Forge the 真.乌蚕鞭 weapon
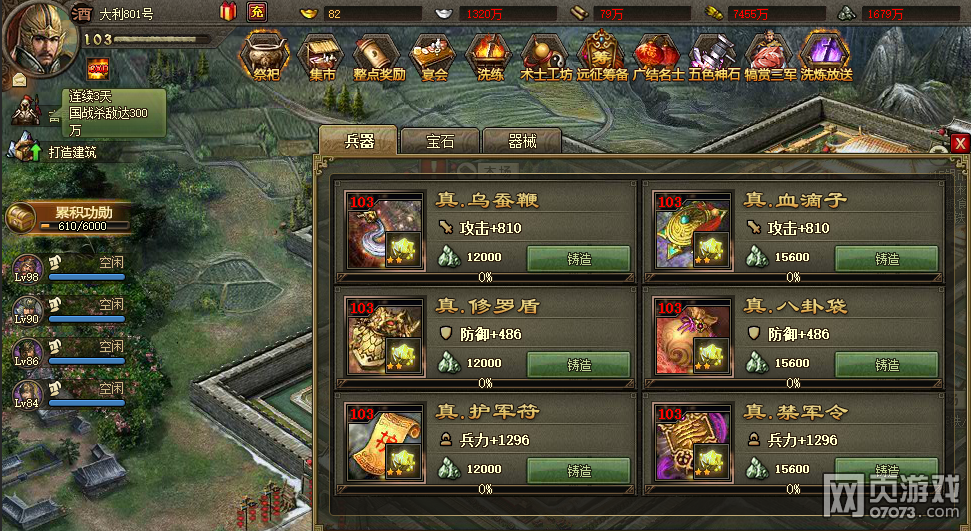 point(578,259)
